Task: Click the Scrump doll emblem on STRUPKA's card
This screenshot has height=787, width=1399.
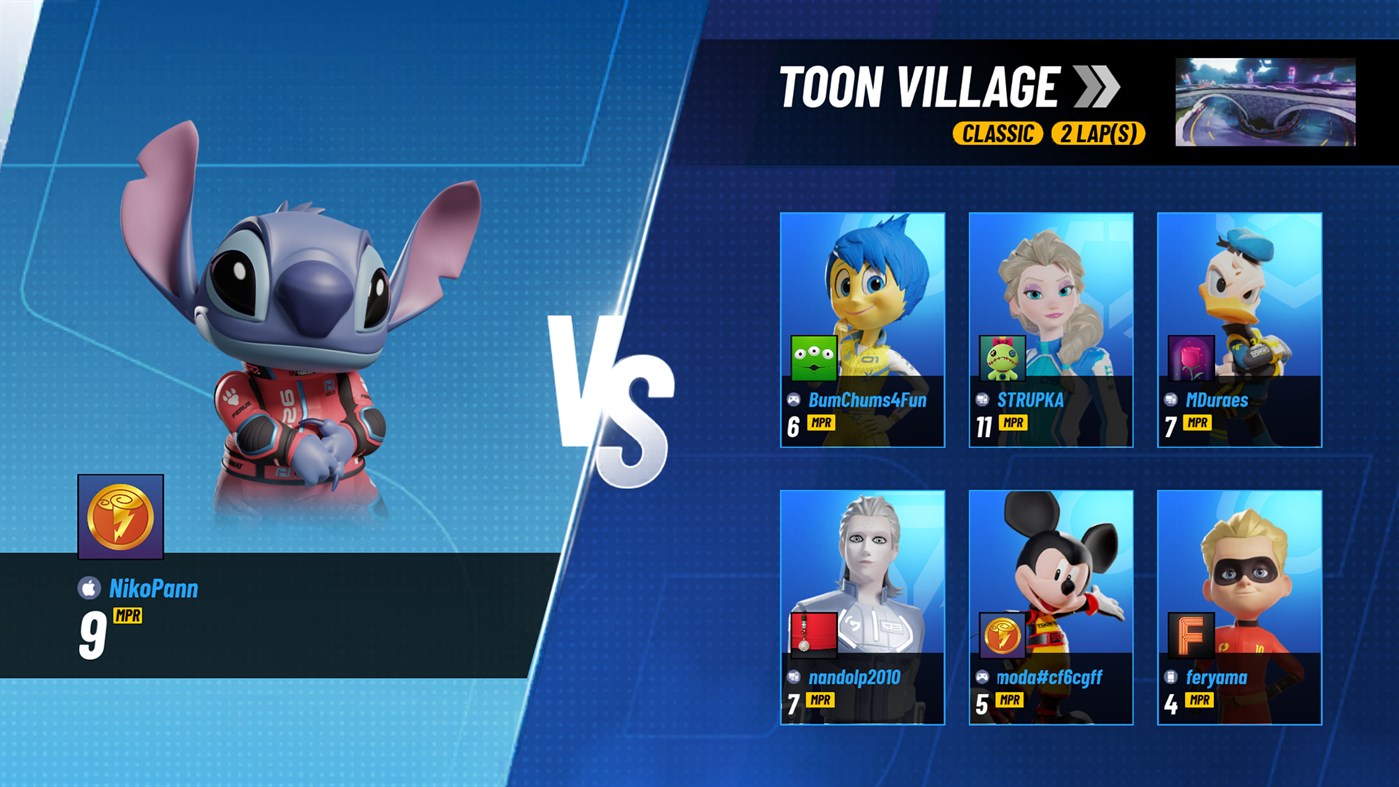Action: point(1003,356)
